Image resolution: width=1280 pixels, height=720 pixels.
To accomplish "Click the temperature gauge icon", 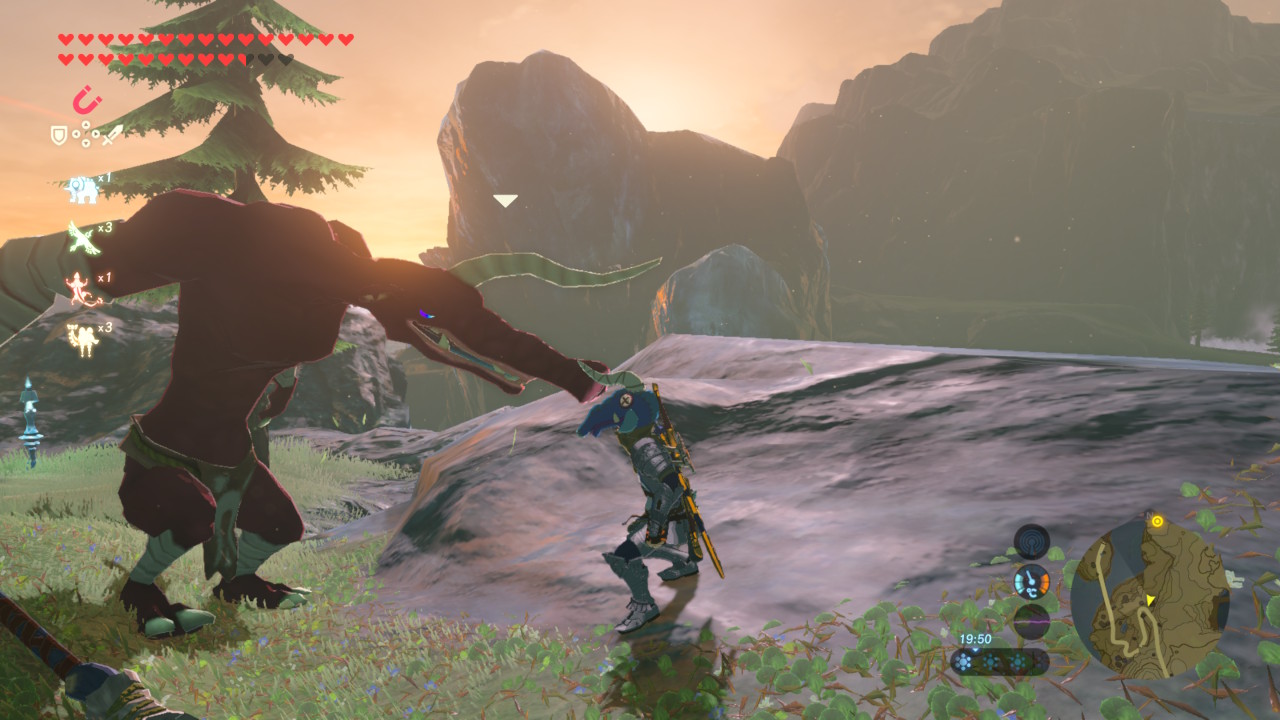I will [1031, 581].
